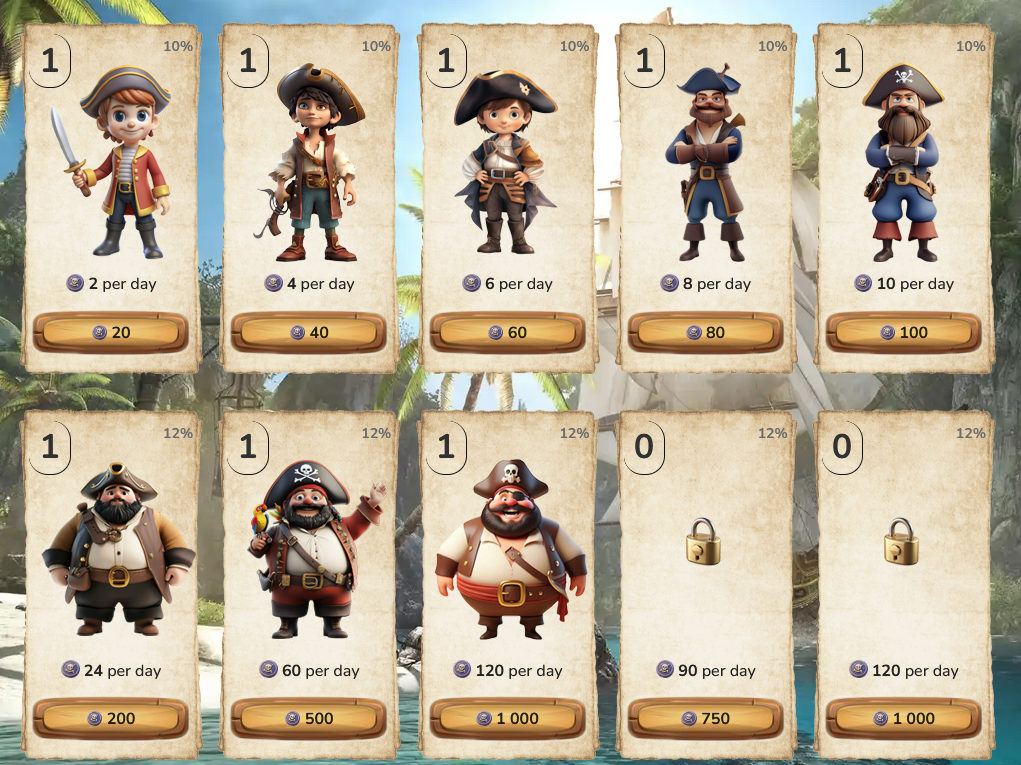Buy the sword-wielding pirate kid for 20
Screen dimensions: 1021x765
point(110,332)
